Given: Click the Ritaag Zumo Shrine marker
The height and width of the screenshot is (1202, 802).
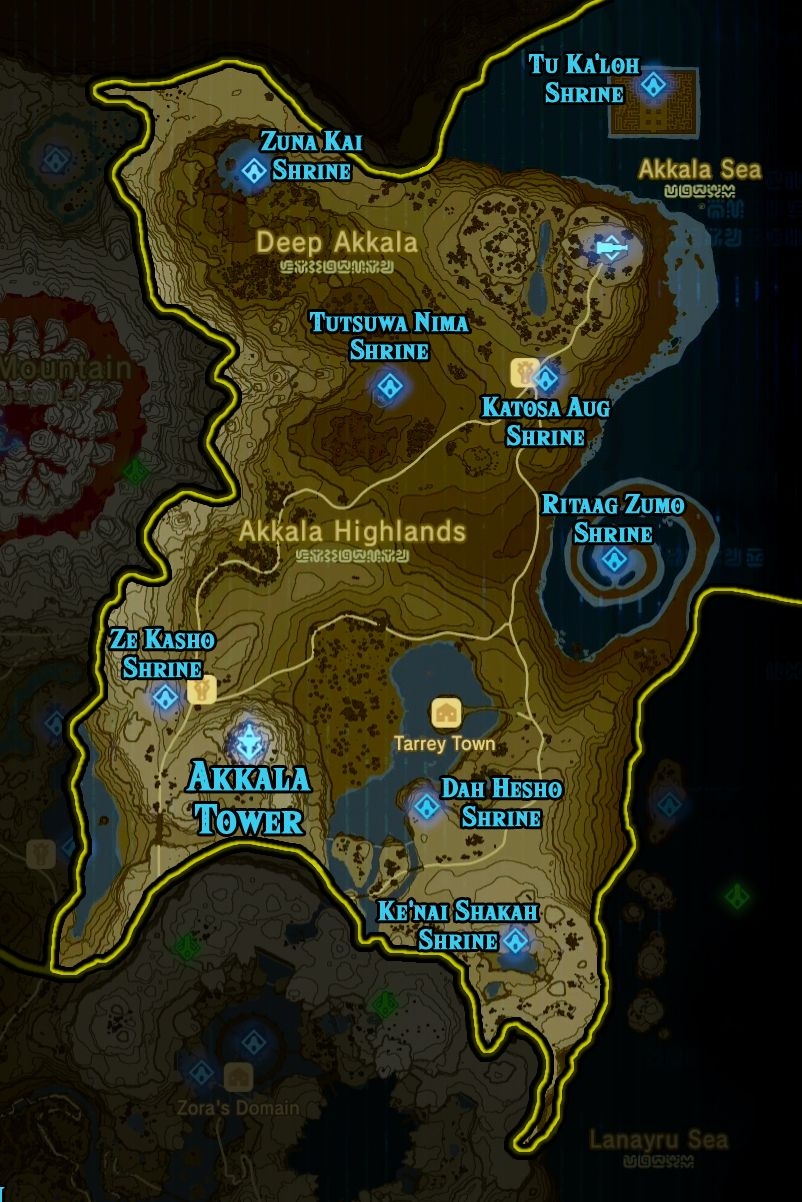Looking at the screenshot, I should point(613,559).
